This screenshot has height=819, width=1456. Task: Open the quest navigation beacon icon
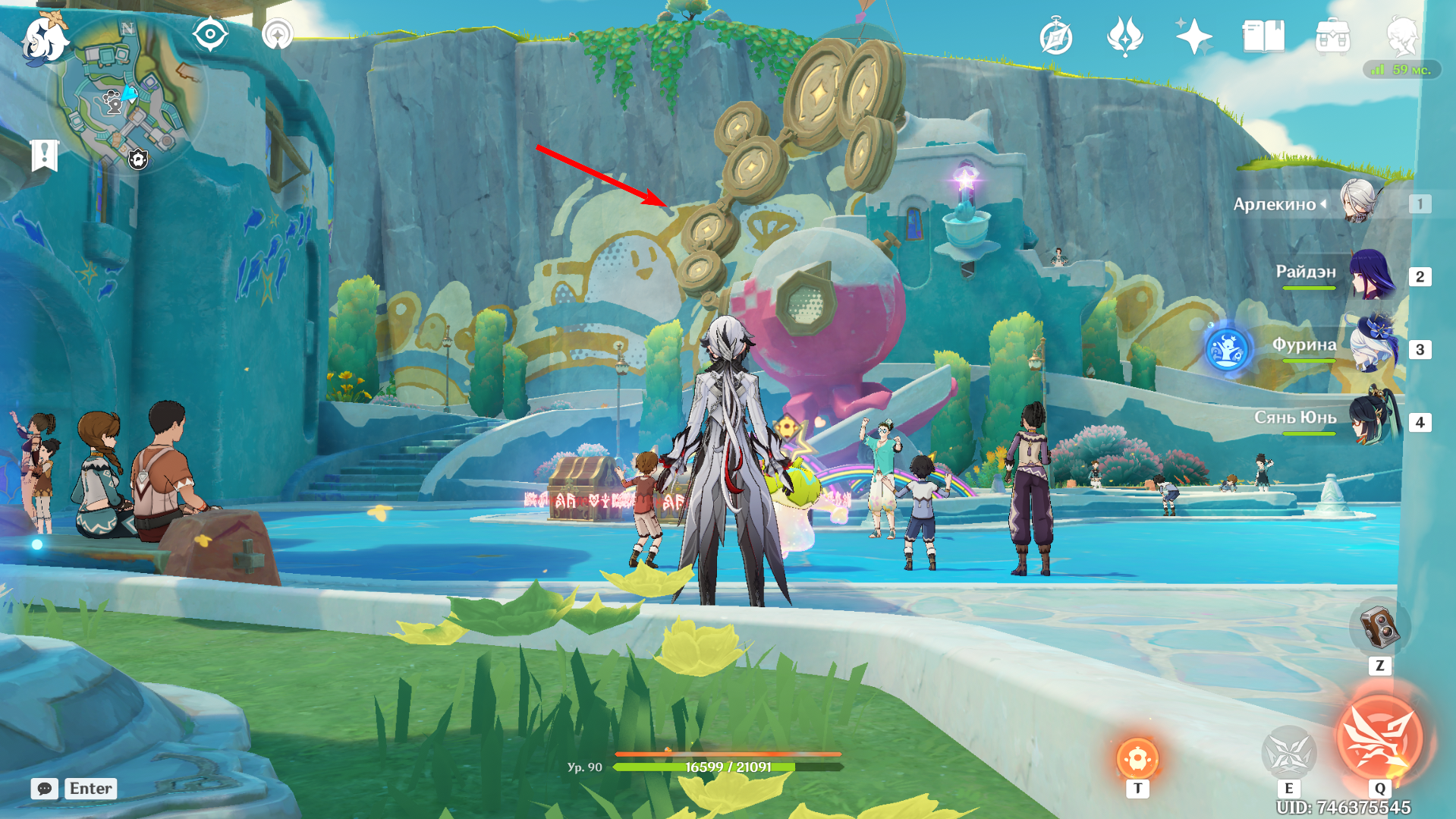[277, 35]
